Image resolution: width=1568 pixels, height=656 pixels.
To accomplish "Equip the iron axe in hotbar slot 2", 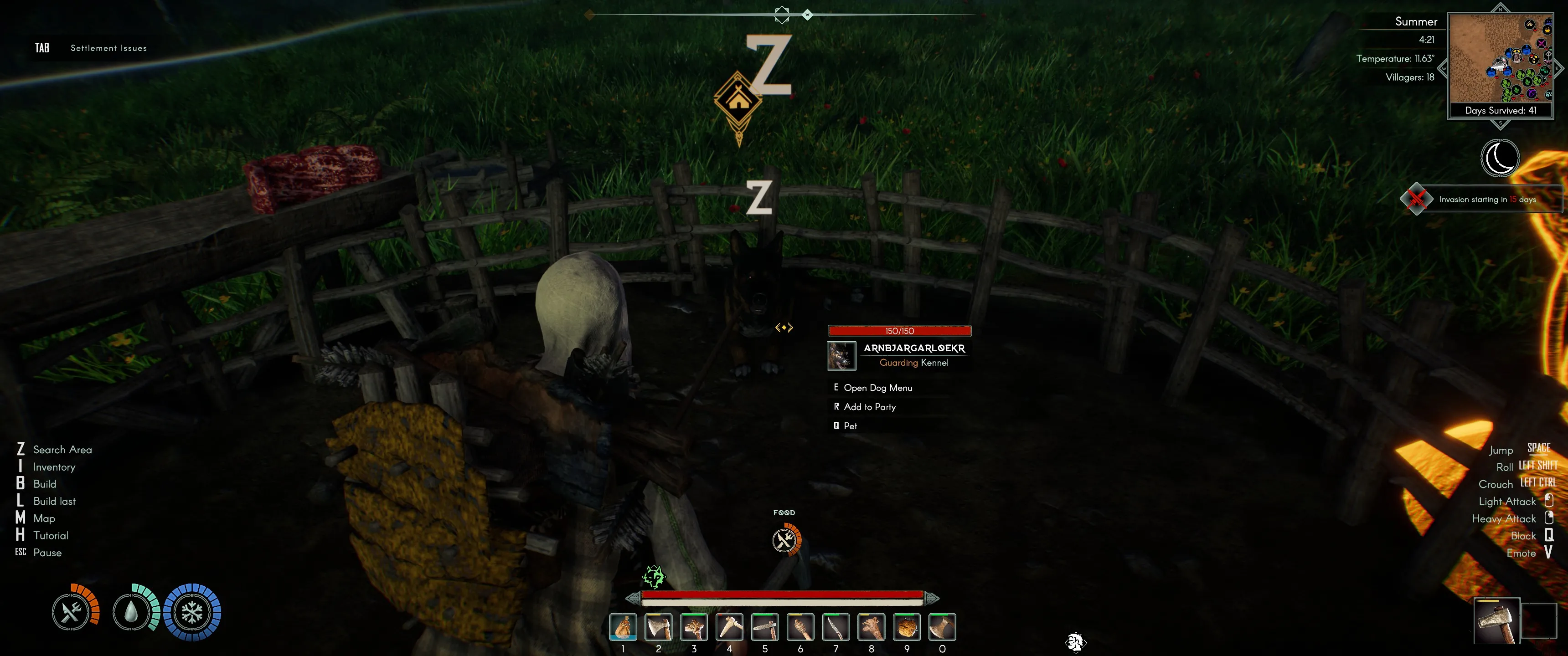I will (659, 627).
